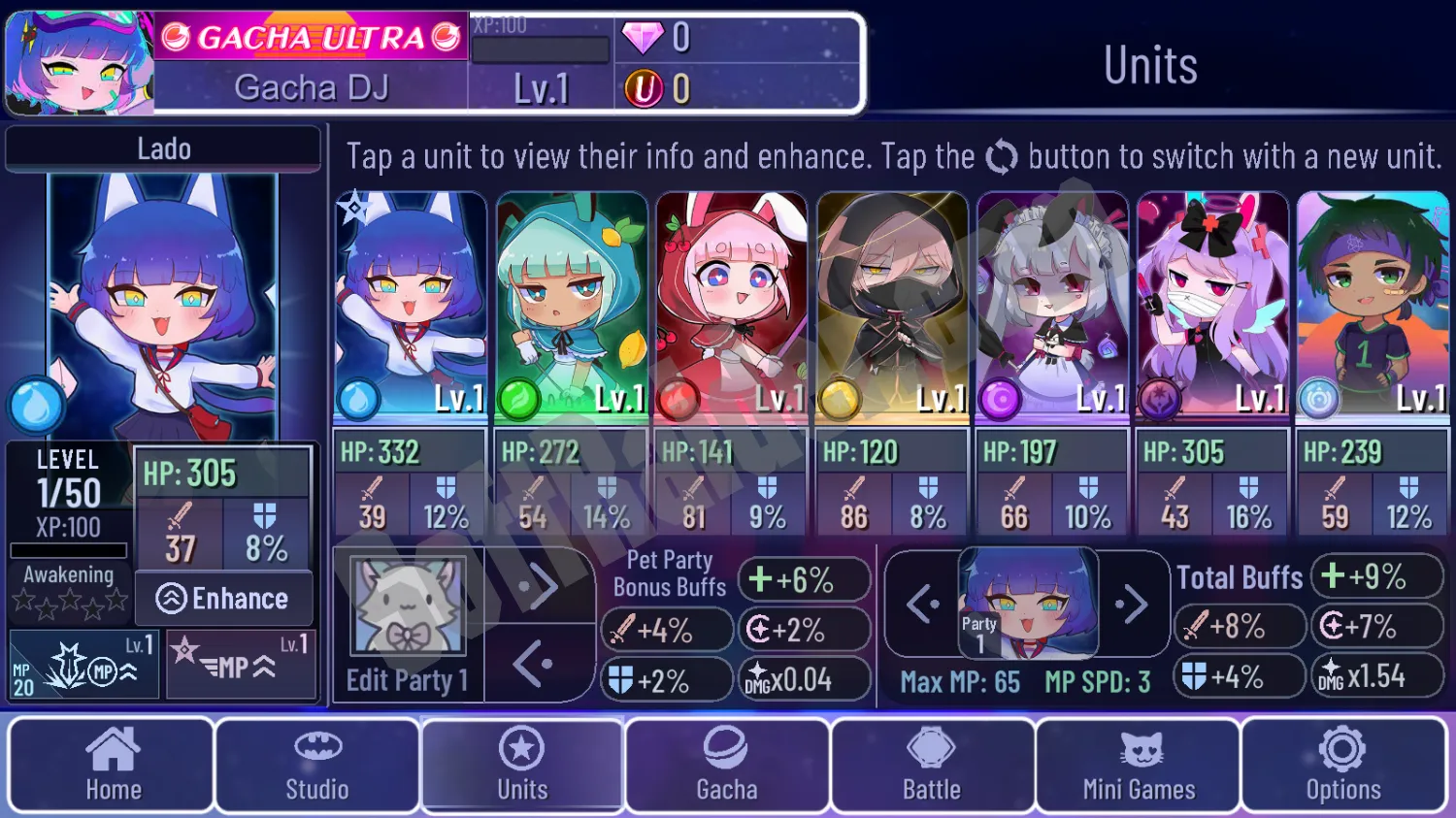
Task: Open the Home menu
Action: pos(112,765)
